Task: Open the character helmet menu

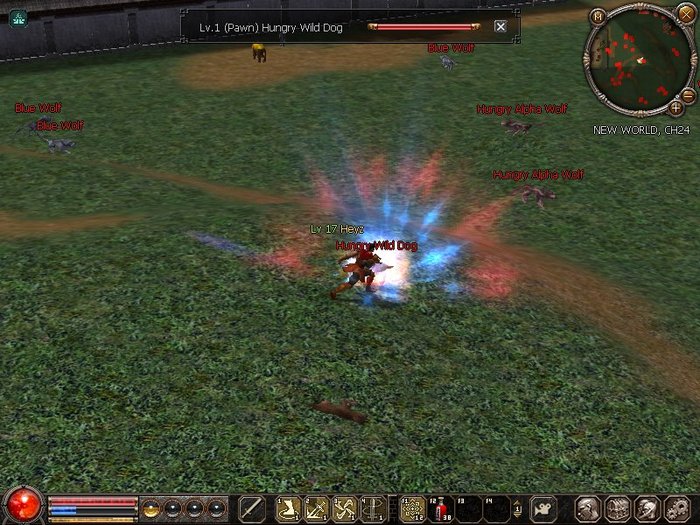Action: coord(588,508)
